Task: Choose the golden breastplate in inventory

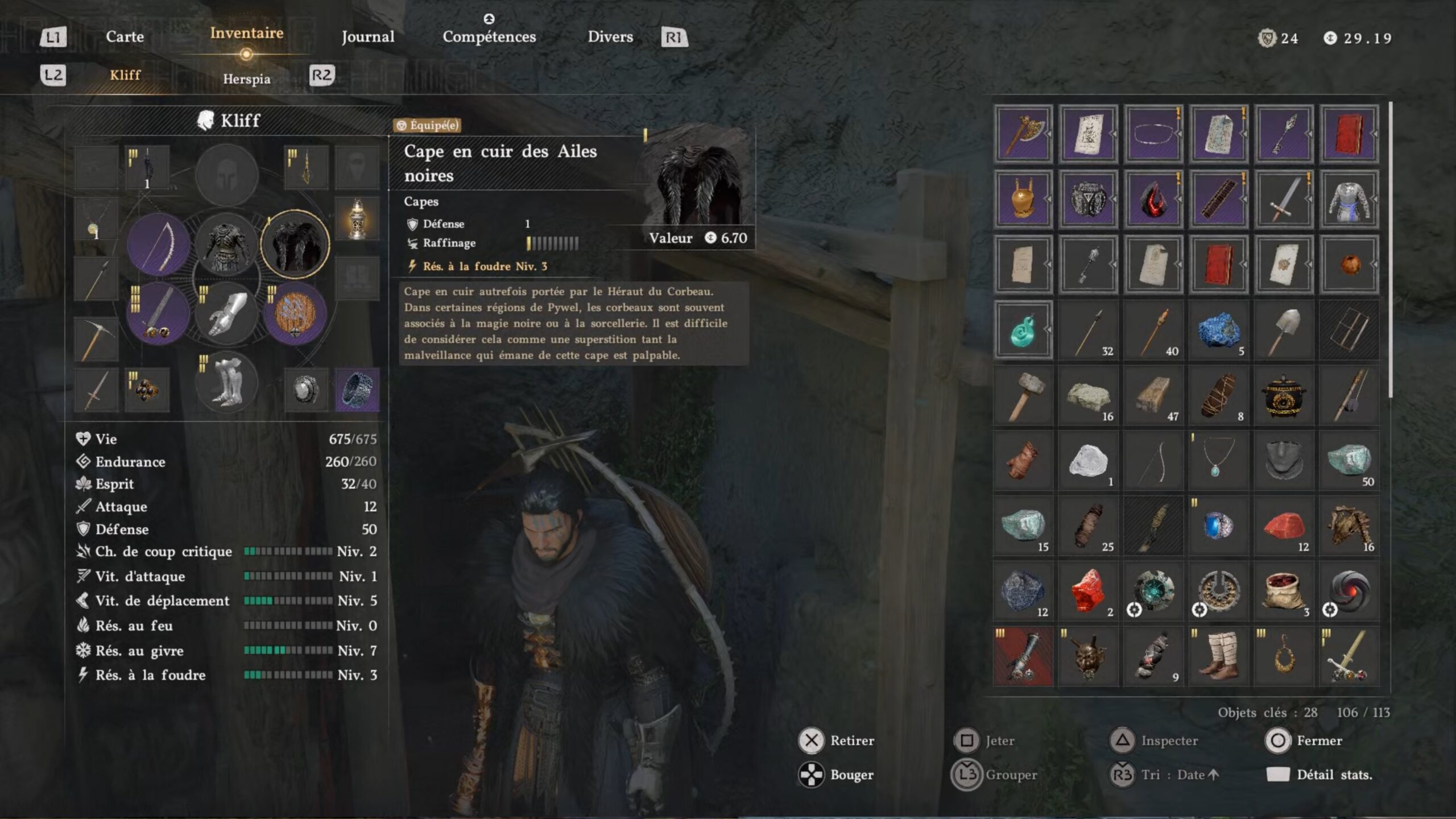Action: tap(1023, 199)
